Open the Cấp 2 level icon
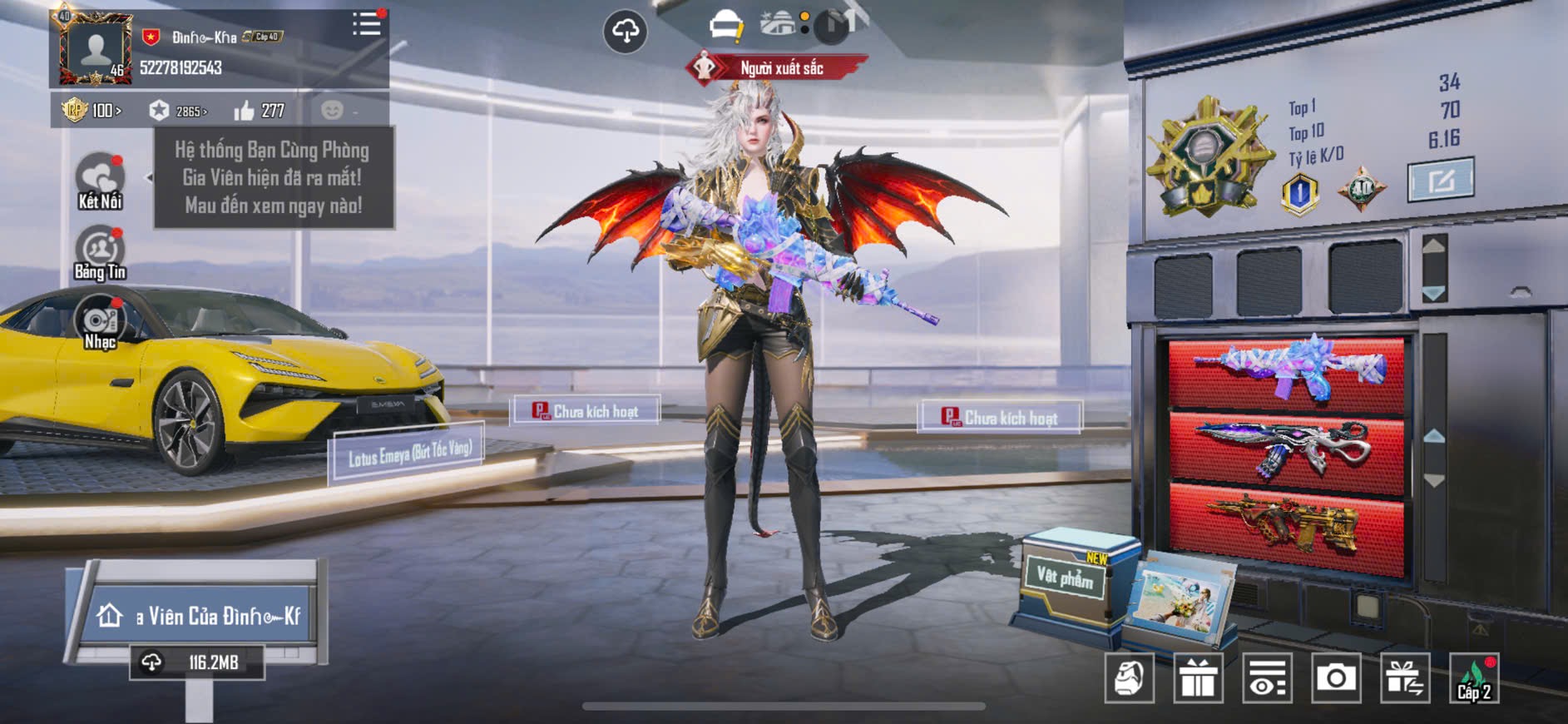 [1474, 678]
